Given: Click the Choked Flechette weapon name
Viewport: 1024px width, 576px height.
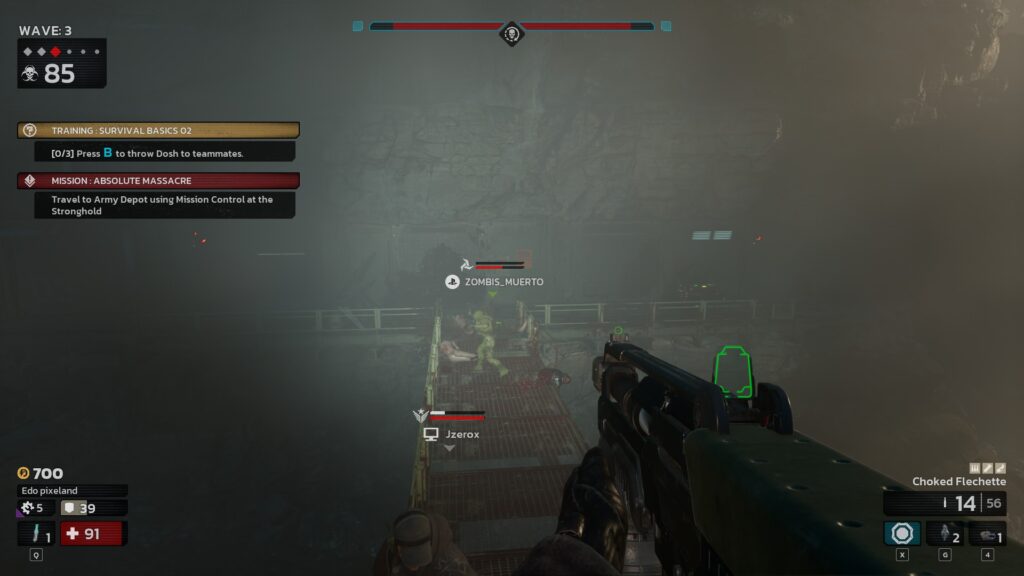Looking at the screenshot, I should pos(958,482).
